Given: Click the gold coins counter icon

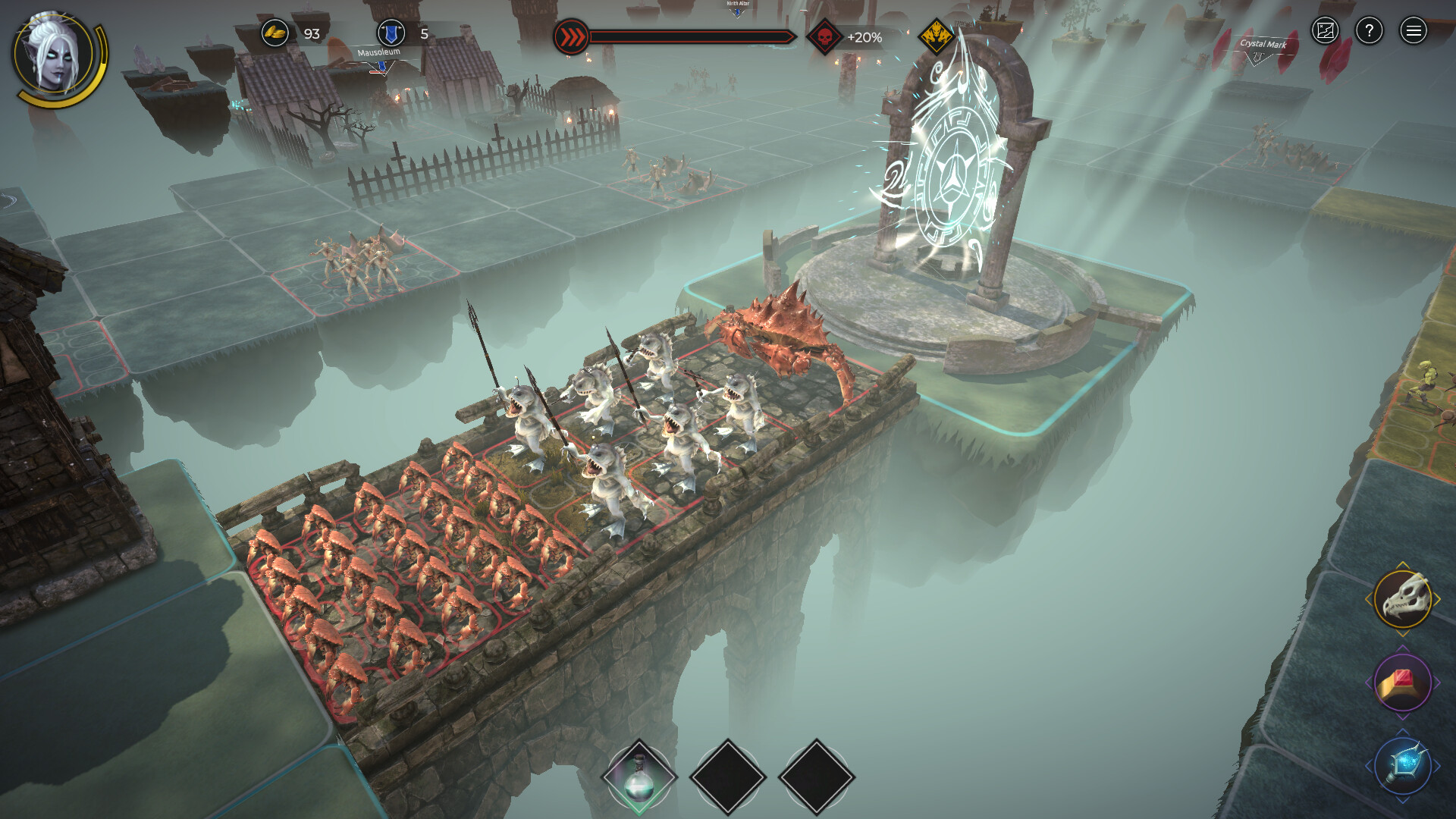Looking at the screenshot, I should pos(276,33).
